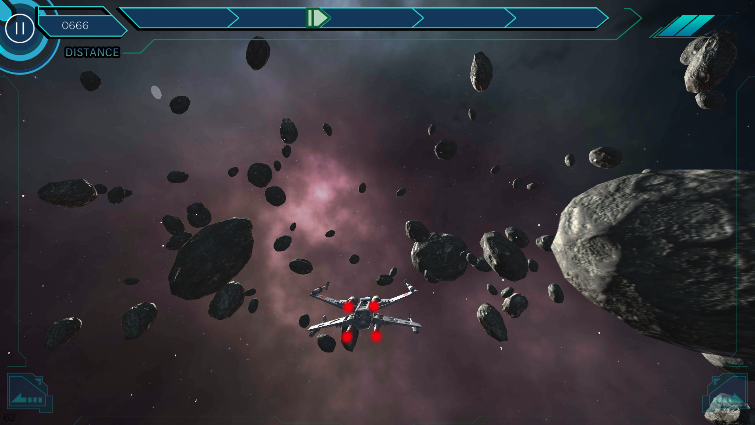Tap the left-arrow steering button
Image resolution: width=755 pixels, height=425 pixels.
coord(27,394)
